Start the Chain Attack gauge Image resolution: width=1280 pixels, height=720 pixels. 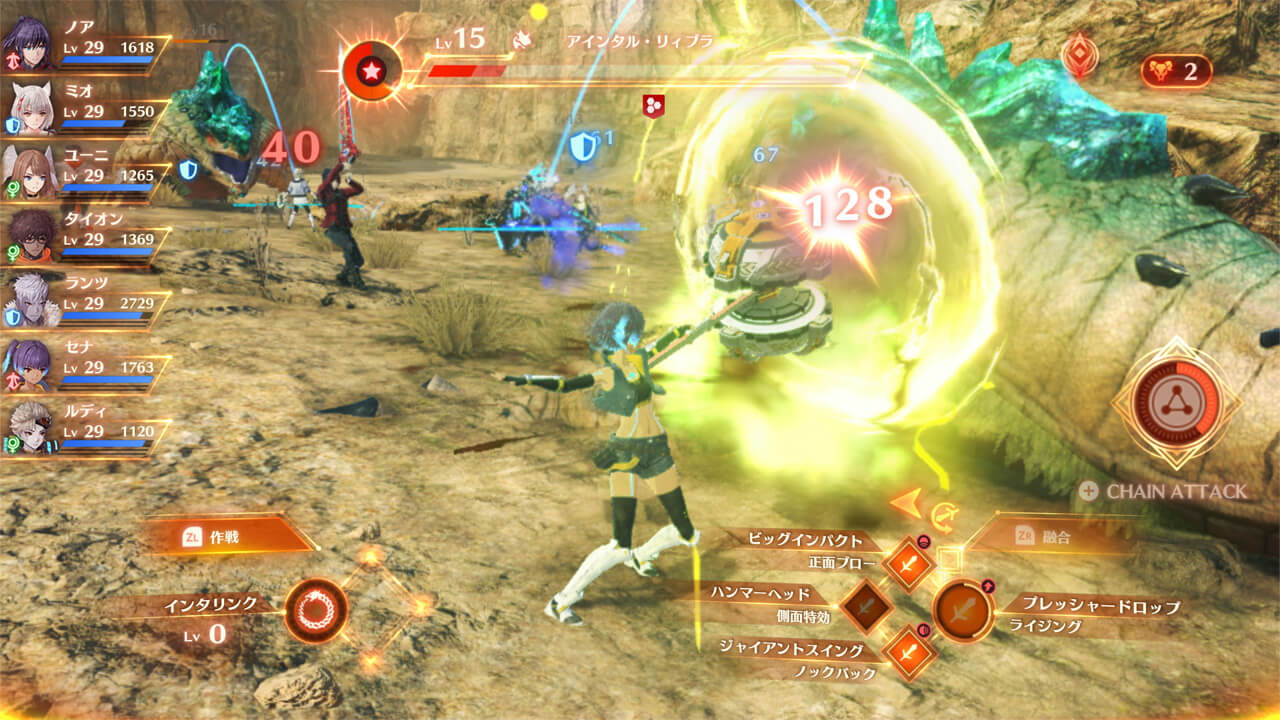coord(1175,403)
